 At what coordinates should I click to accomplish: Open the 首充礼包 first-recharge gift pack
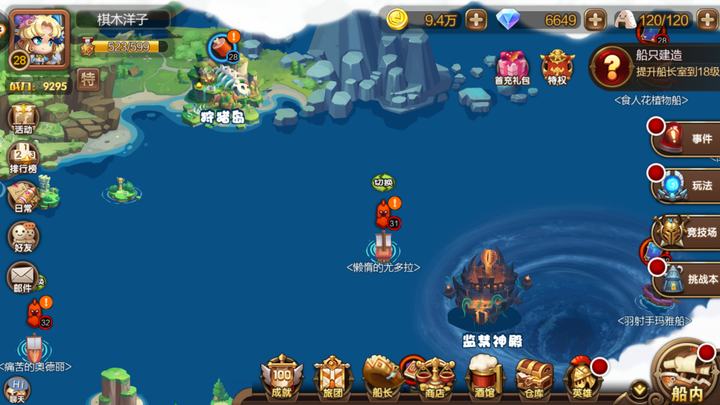pyautogui.click(x=511, y=67)
